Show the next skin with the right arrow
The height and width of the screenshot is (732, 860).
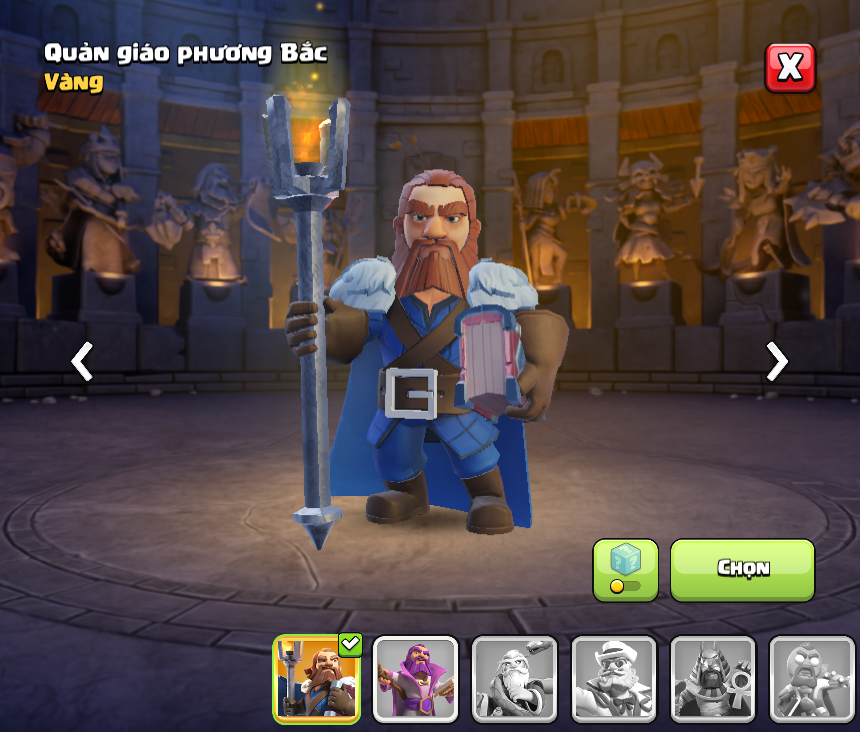(776, 361)
